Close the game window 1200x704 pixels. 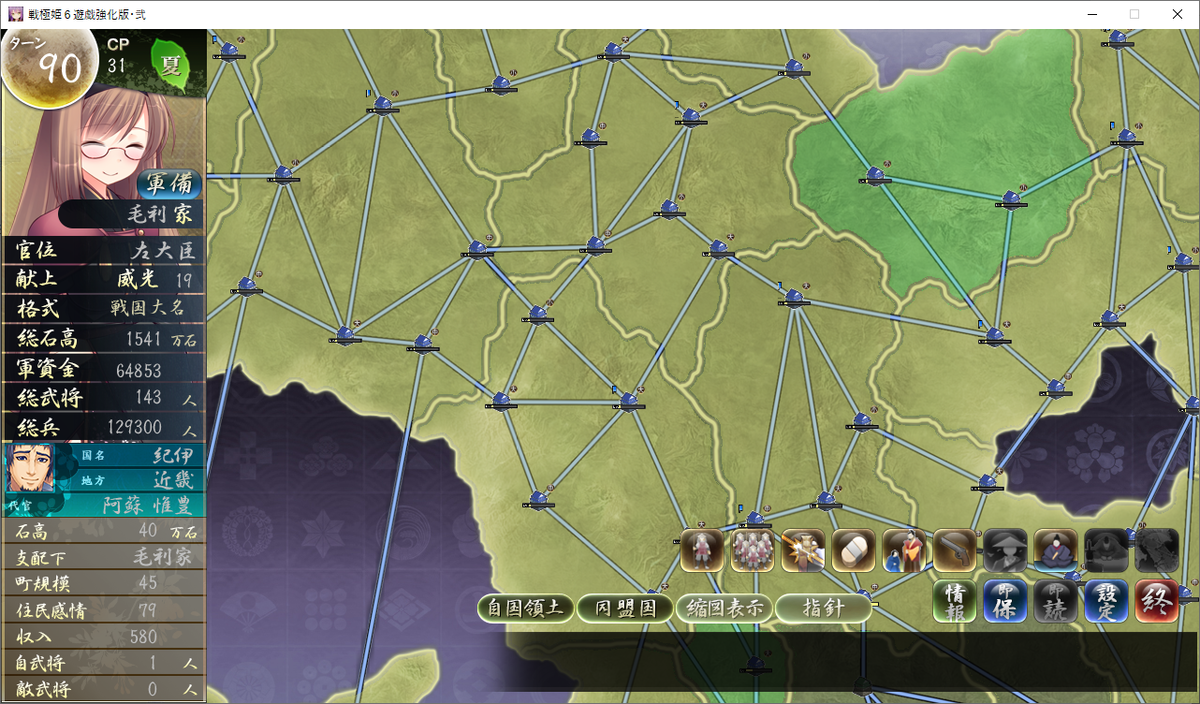click(1176, 14)
